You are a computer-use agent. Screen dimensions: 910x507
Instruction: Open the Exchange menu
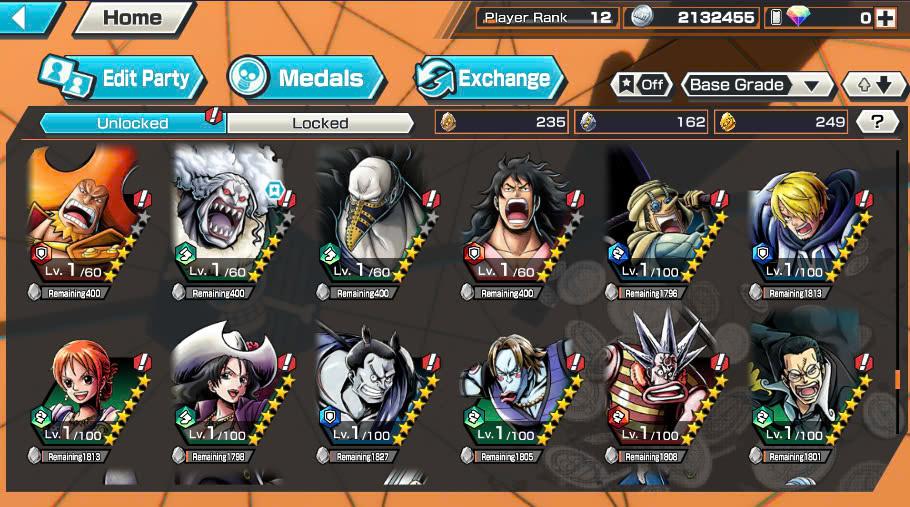point(490,78)
